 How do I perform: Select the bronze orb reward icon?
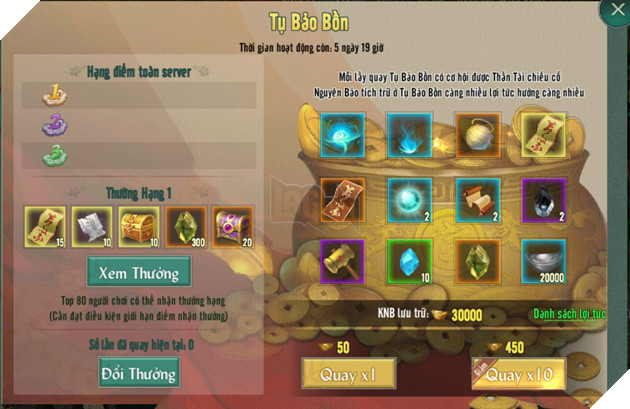(475, 132)
